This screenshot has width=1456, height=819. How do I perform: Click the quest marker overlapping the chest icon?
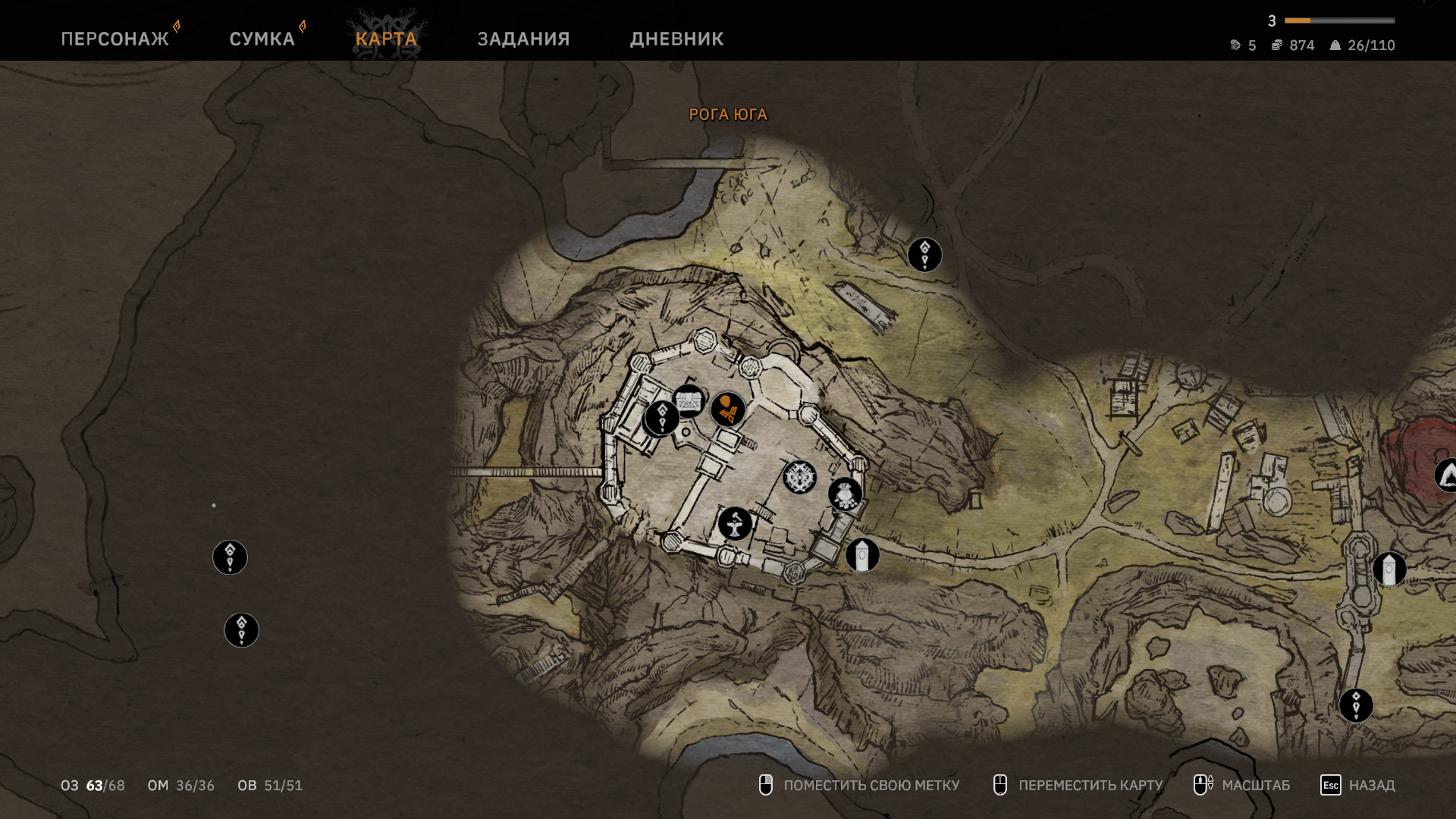[x=661, y=418]
